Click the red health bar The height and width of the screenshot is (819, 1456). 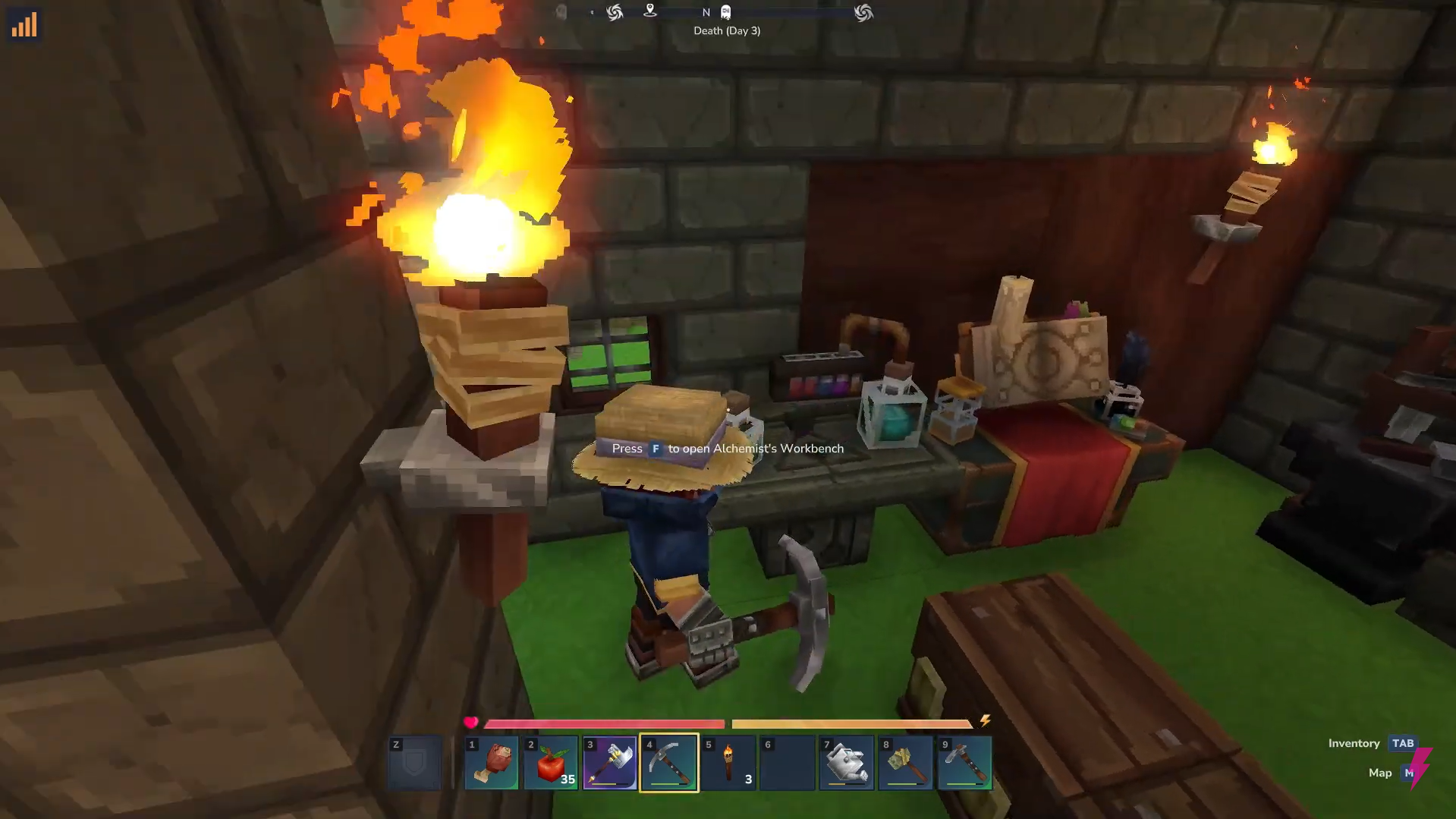[599, 723]
